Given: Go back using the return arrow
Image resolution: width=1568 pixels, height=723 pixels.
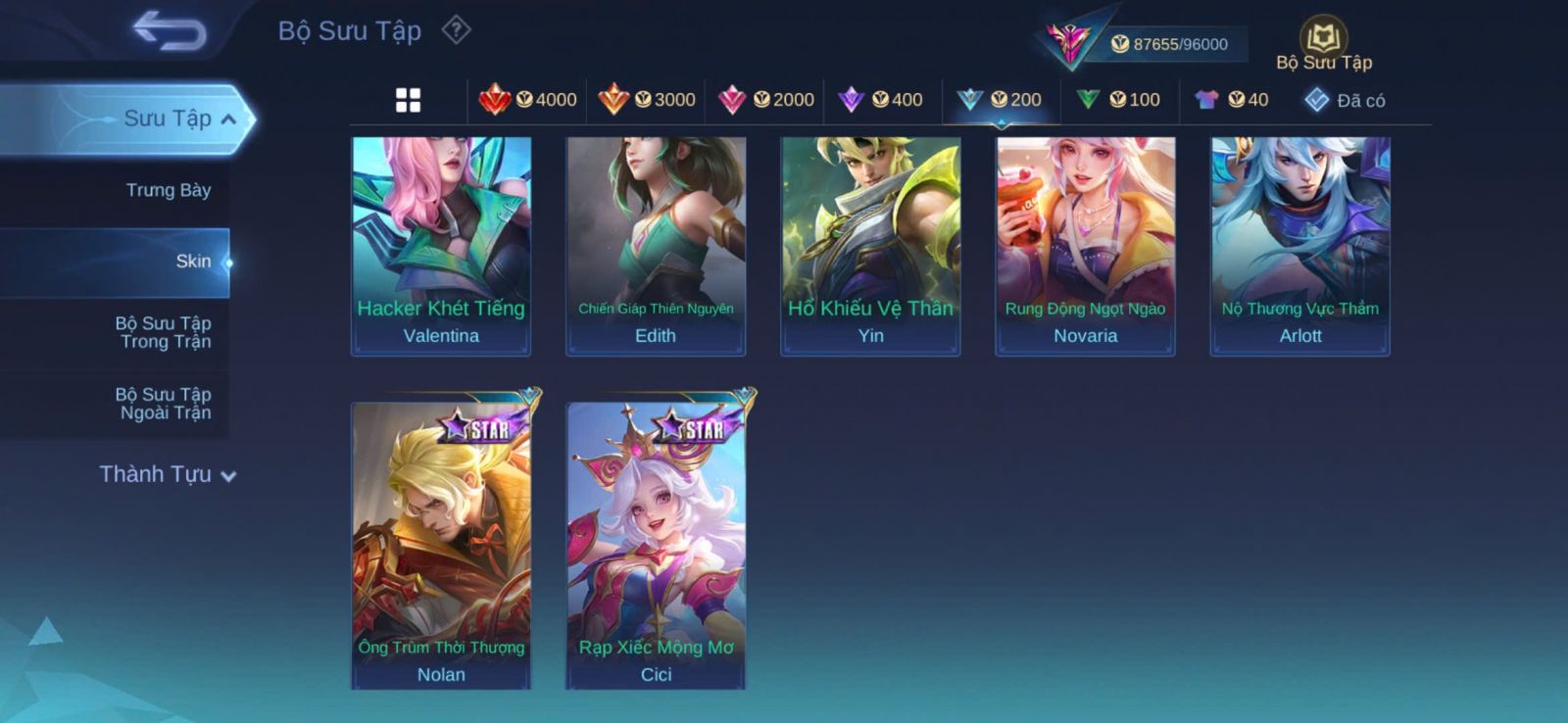Looking at the screenshot, I should point(170,30).
